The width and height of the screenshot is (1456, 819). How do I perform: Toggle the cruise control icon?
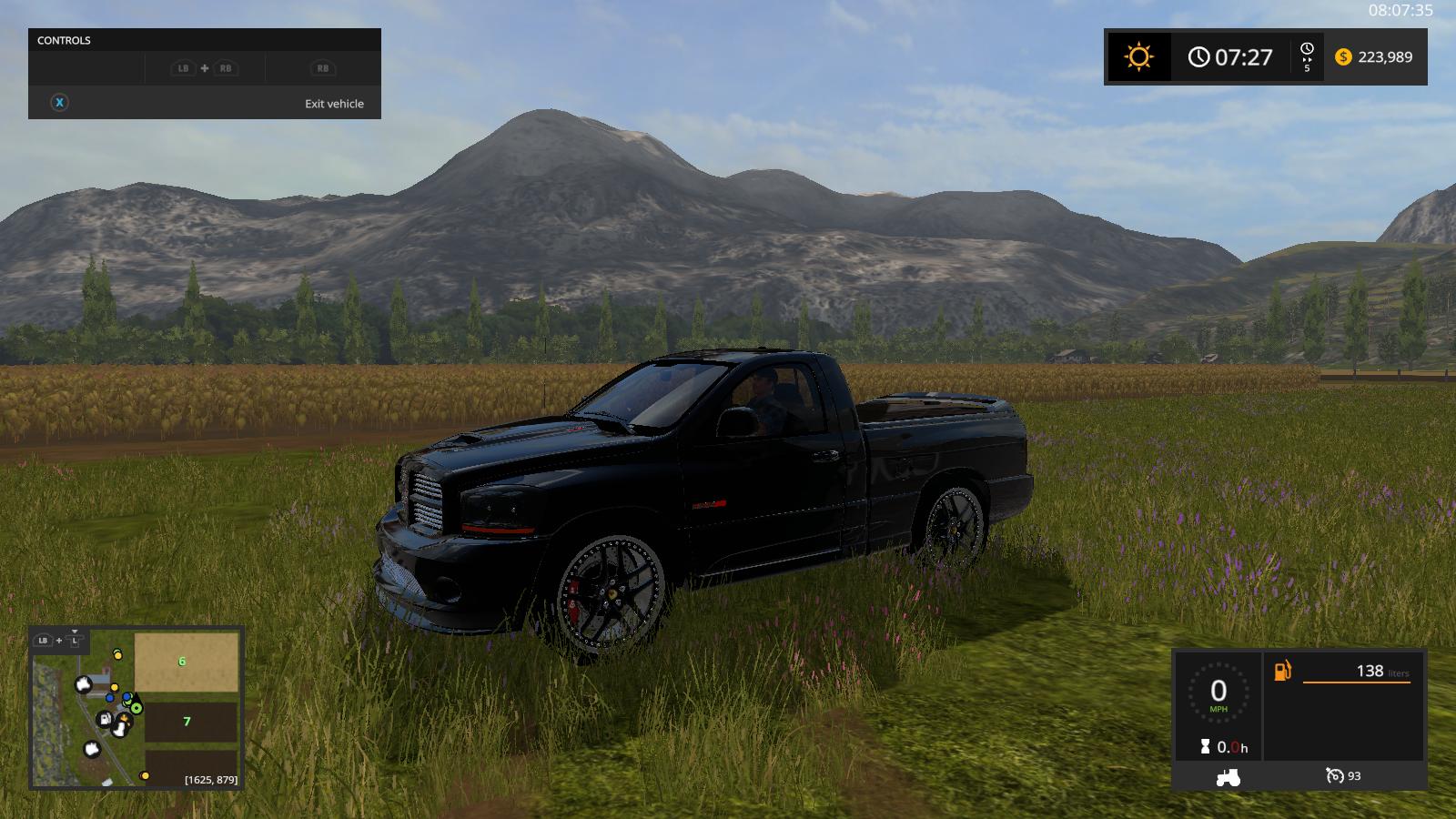(1335, 776)
